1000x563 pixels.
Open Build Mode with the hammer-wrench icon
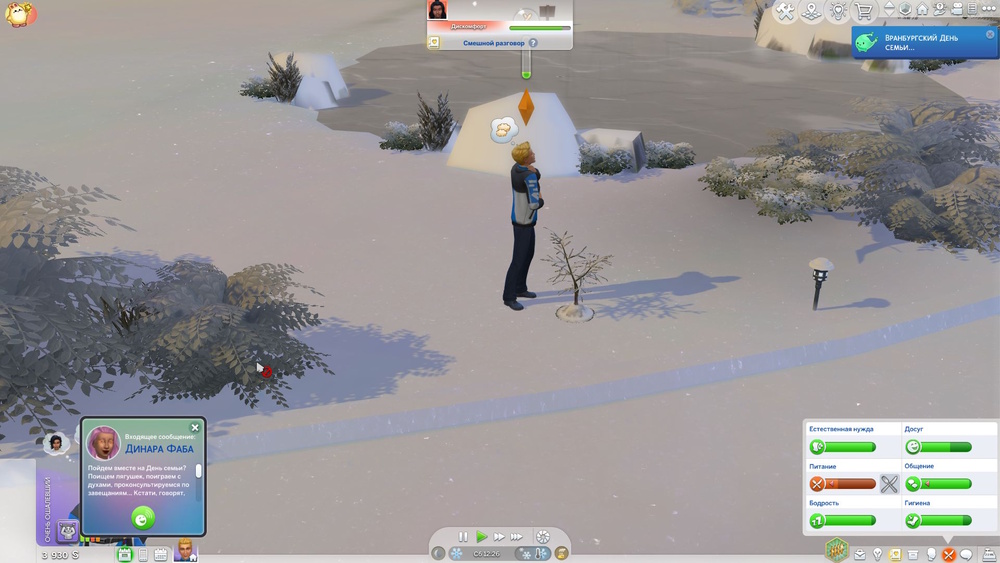(786, 12)
